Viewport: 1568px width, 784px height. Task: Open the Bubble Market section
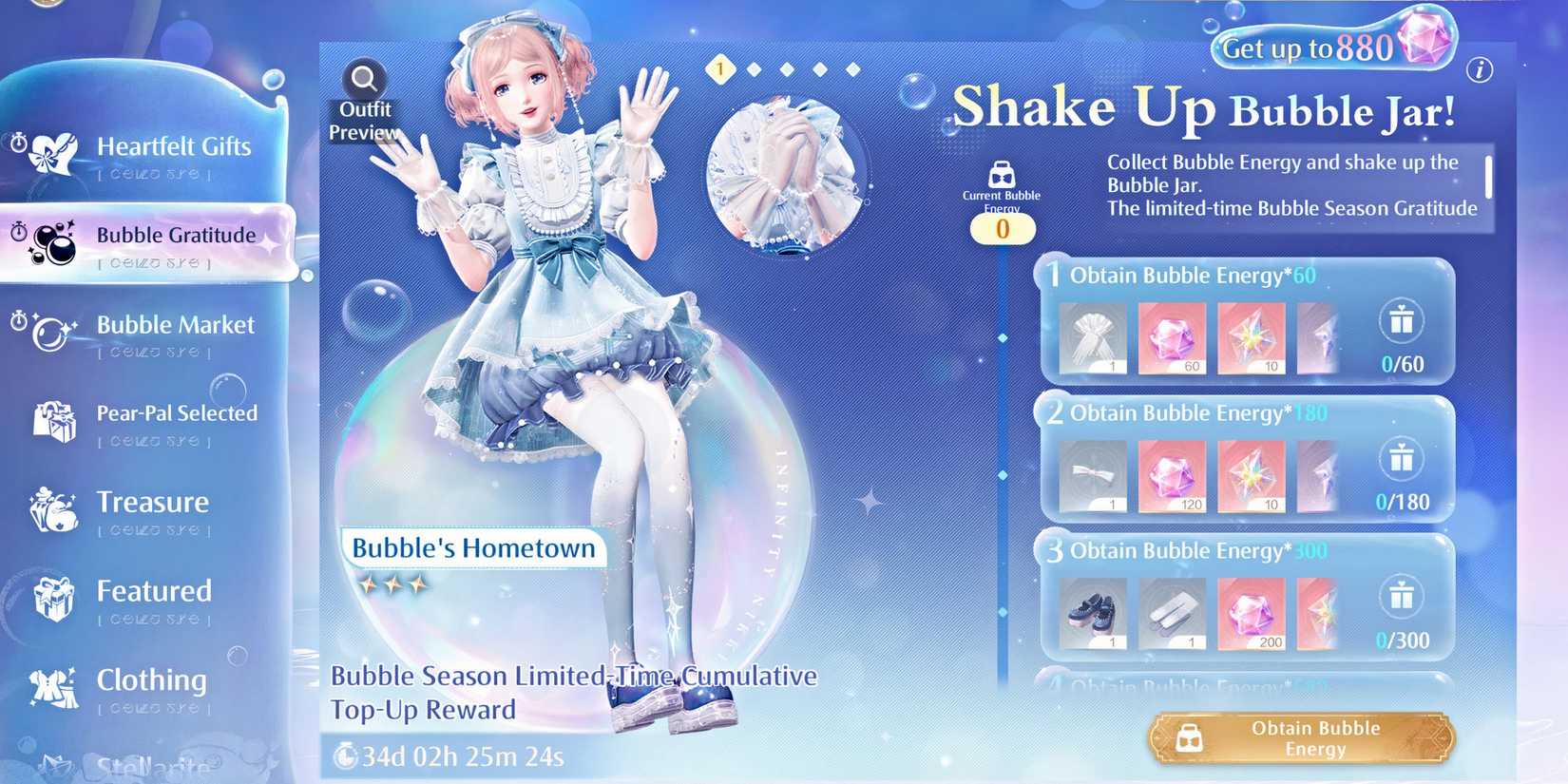tap(175, 325)
